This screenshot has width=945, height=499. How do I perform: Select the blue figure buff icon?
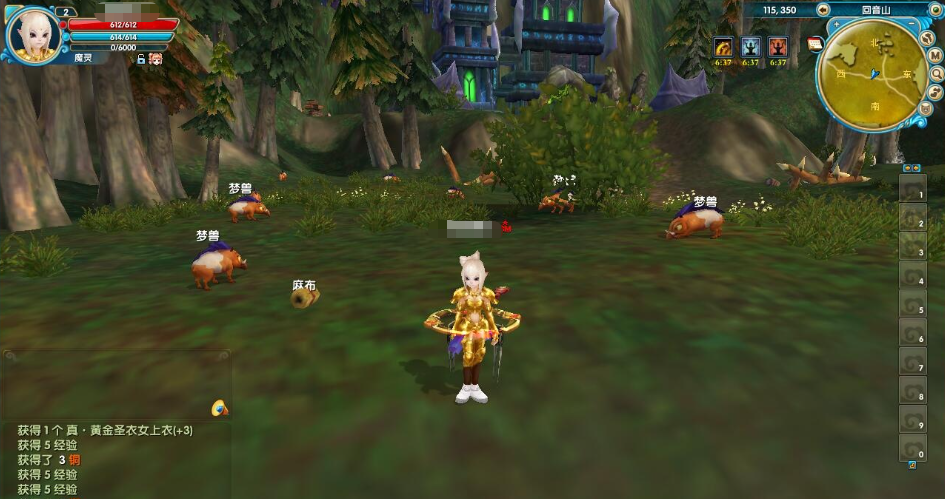click(750, 47)
